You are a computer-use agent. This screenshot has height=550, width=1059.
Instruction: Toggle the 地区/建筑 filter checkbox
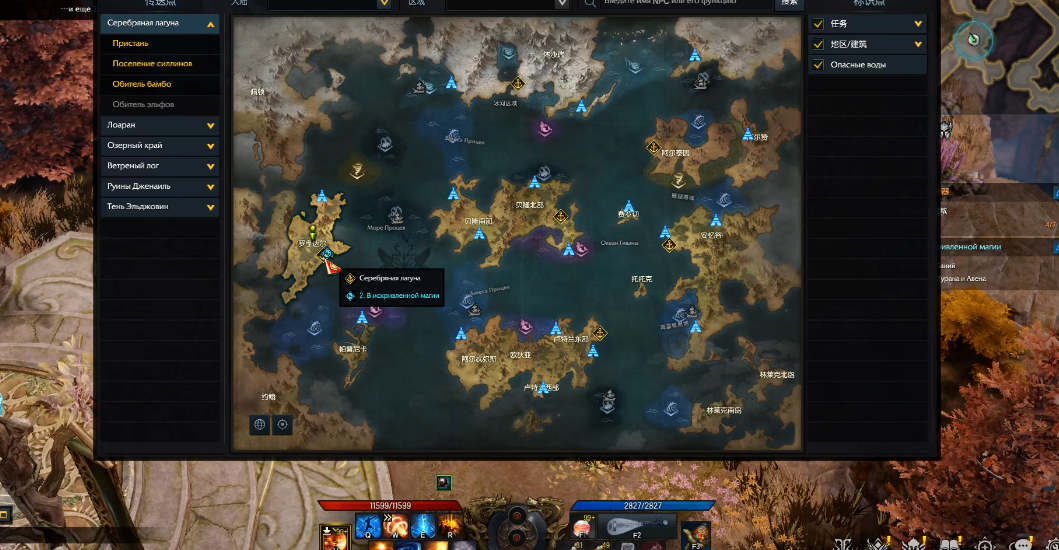tap(819, 44)
